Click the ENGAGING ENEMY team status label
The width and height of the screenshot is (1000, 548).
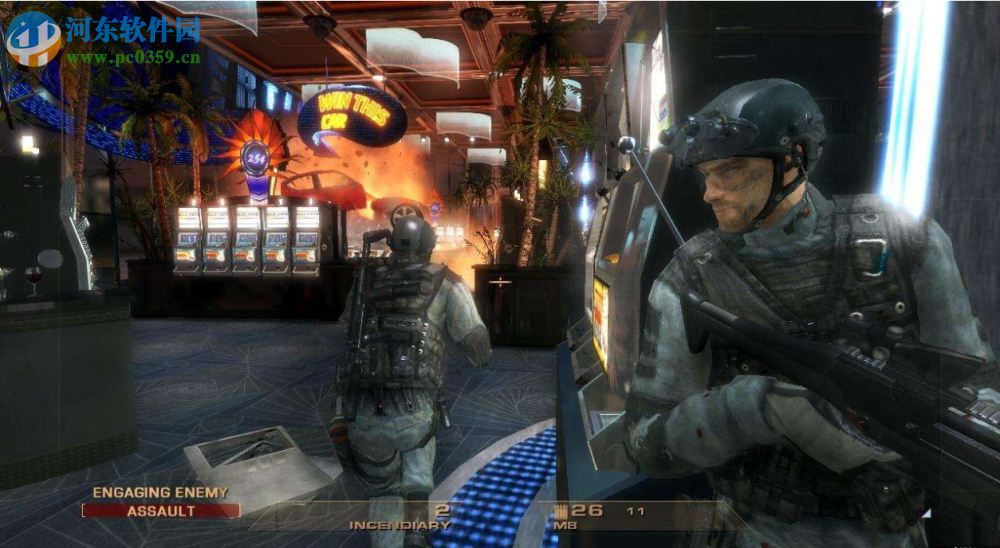[160, 492]
